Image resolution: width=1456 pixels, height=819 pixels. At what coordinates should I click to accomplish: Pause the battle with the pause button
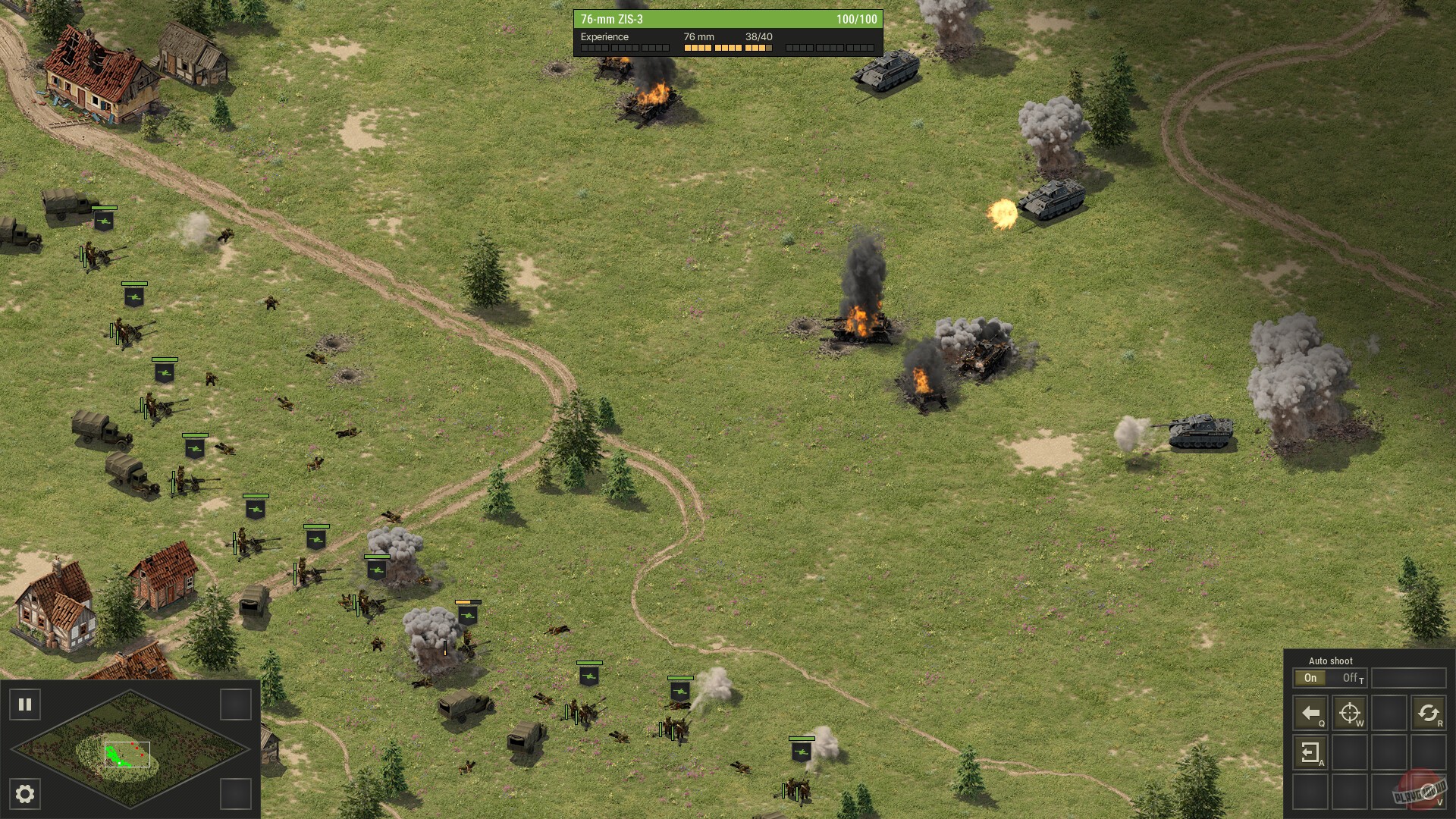25,705
